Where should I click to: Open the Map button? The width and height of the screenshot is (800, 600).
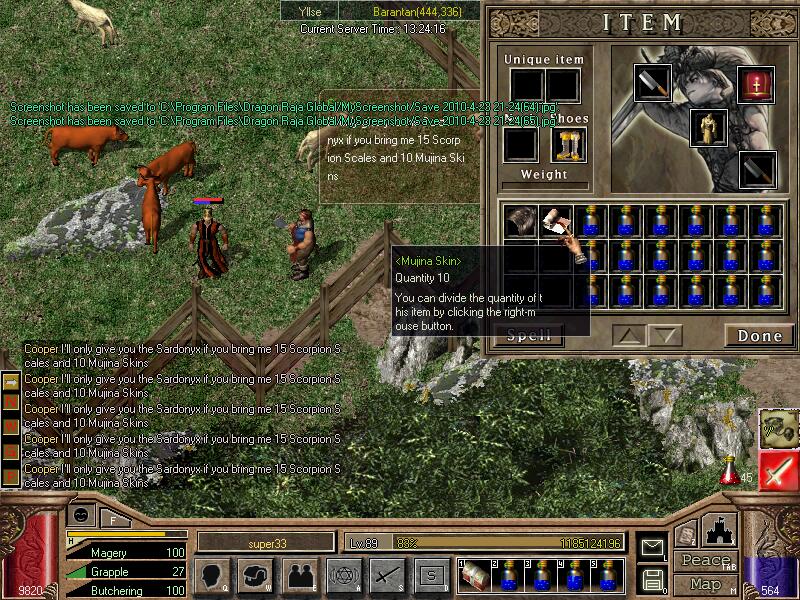[705, 583]
